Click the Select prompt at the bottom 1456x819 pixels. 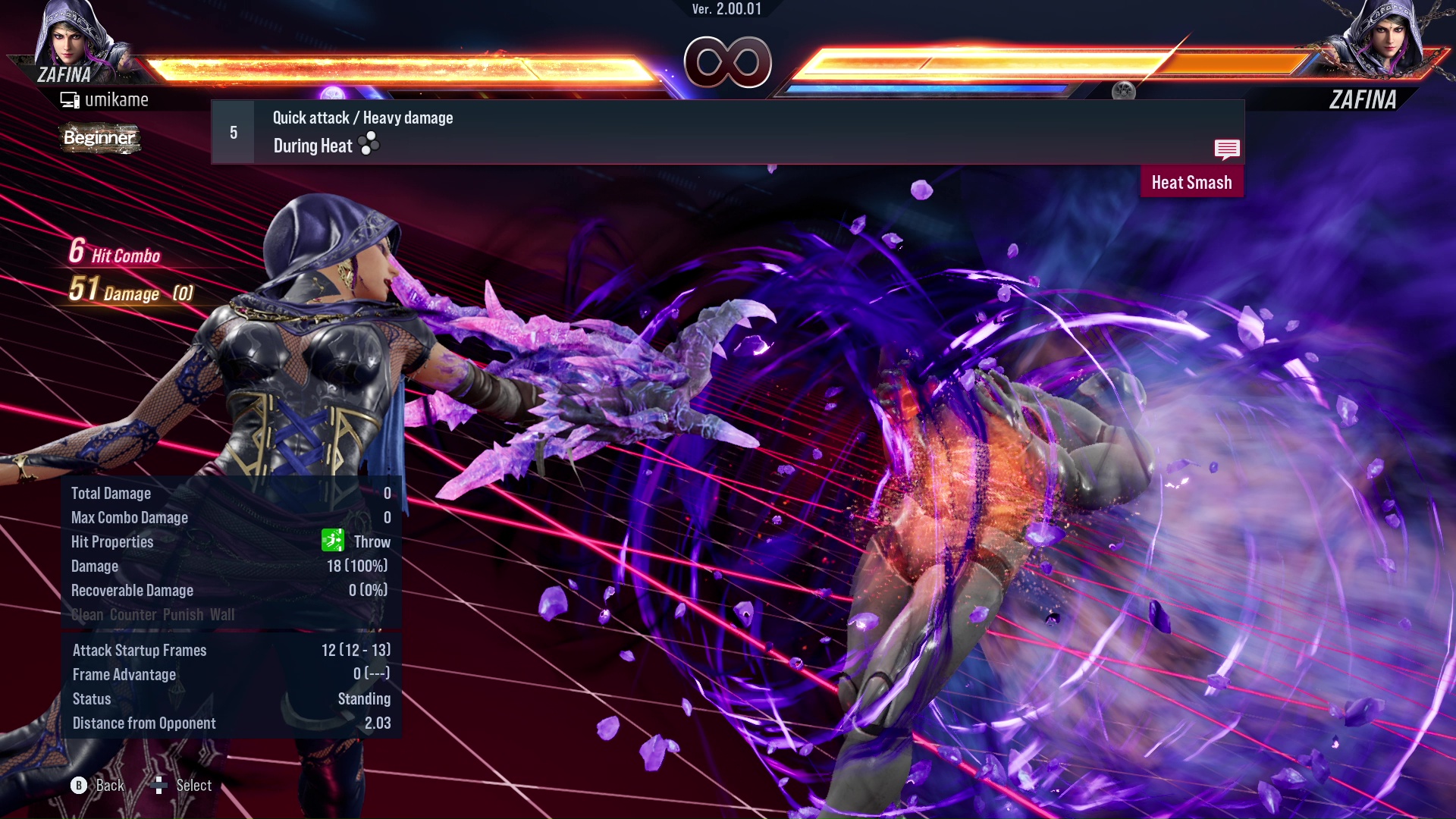194,785
